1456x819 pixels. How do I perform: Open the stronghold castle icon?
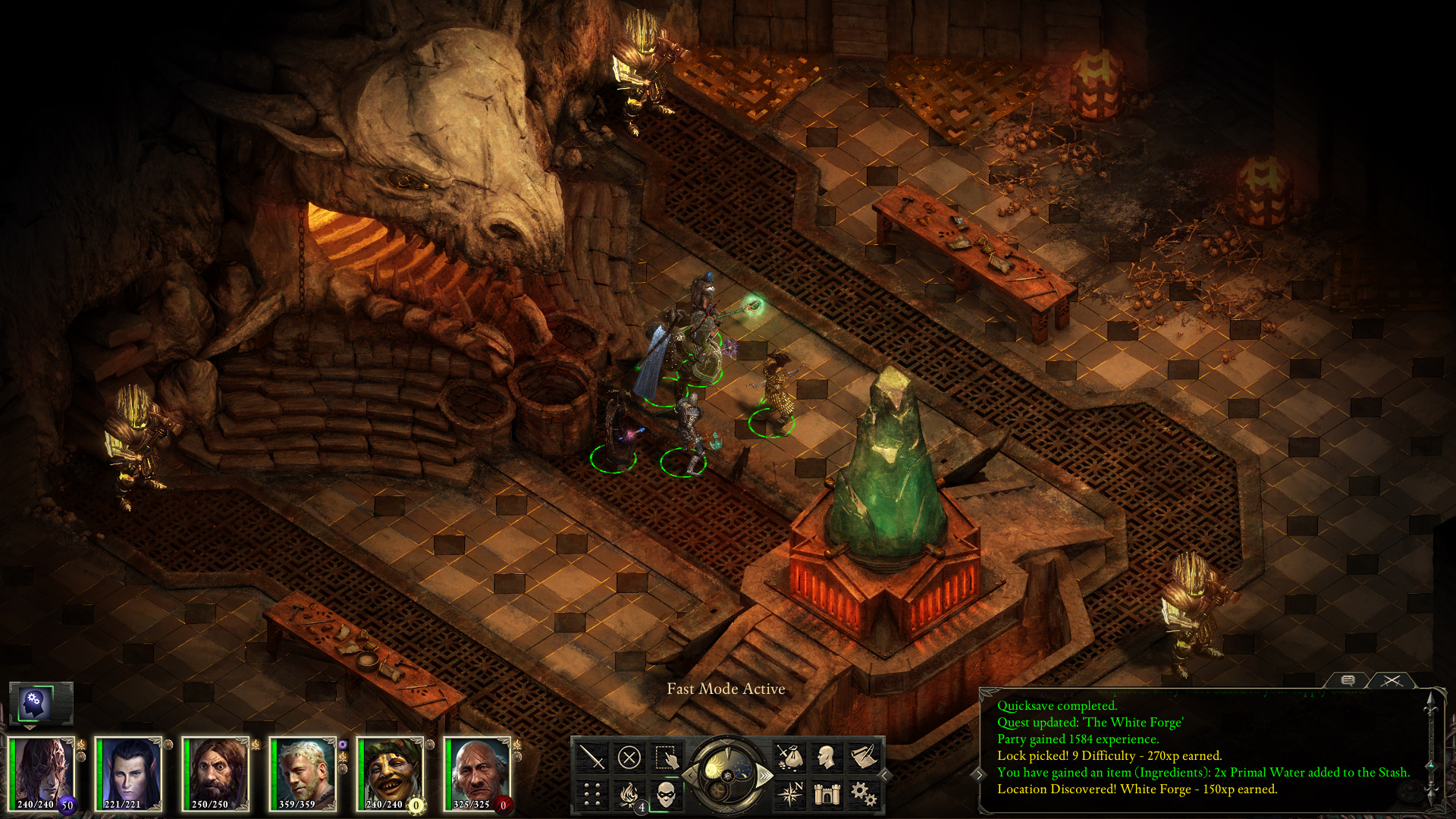click(827, 794)
